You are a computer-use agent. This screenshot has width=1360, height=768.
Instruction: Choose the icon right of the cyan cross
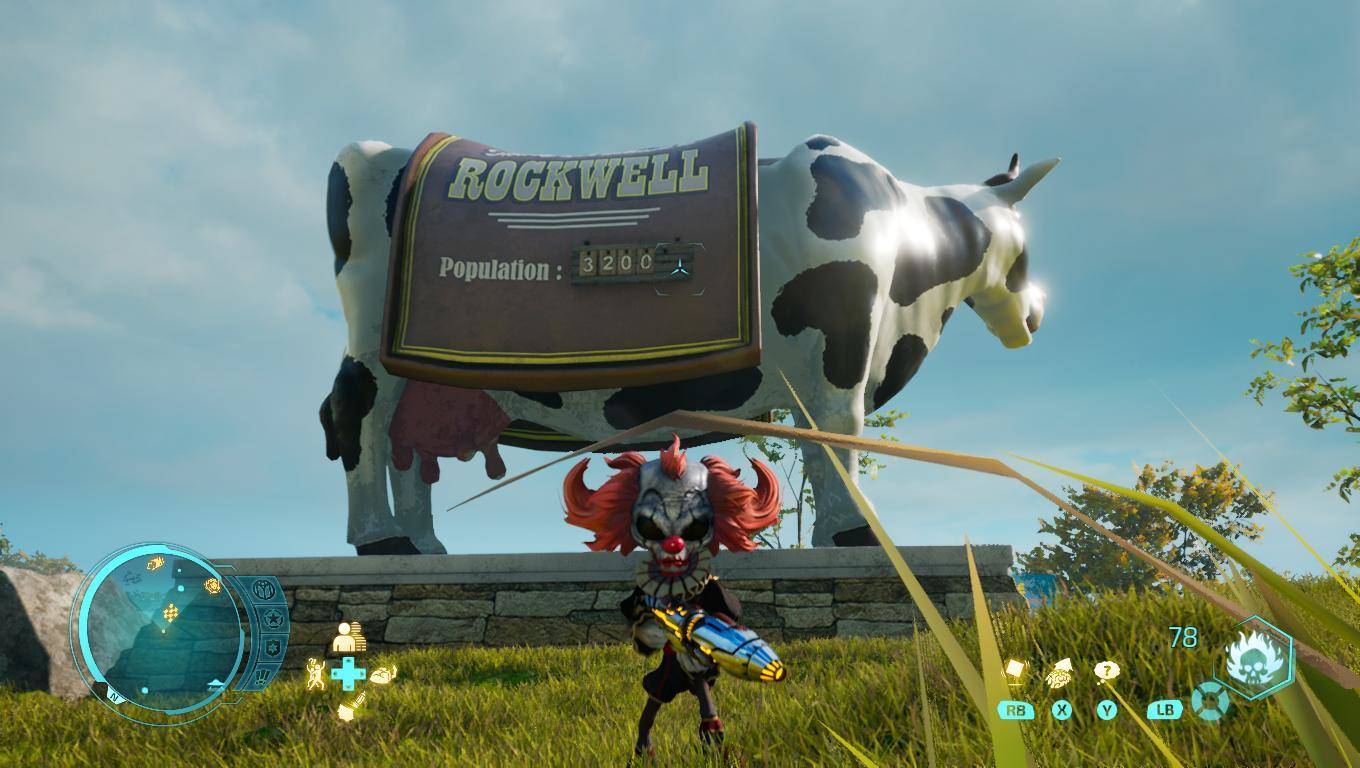pos(383,675)
